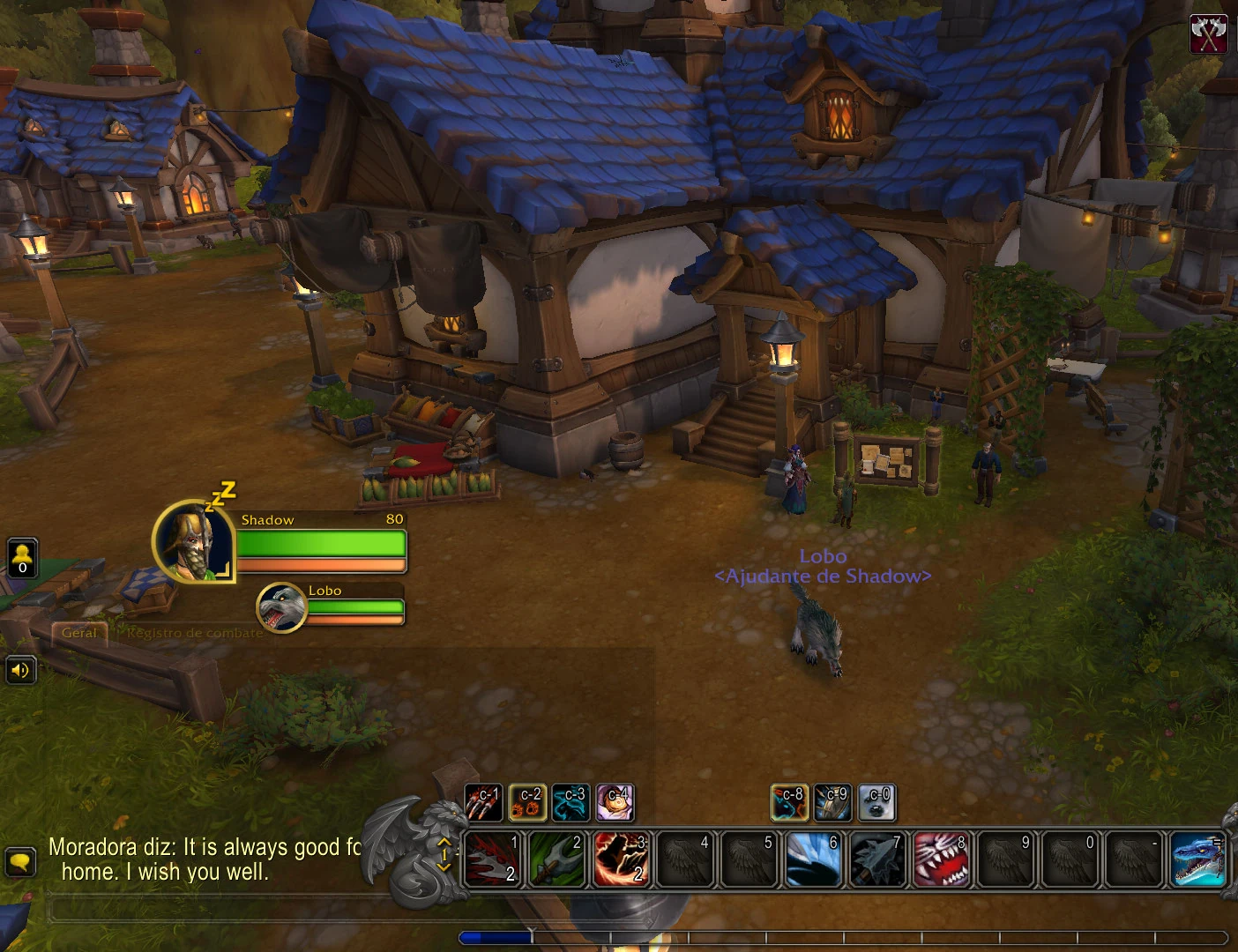Set pet stance with the c-0 icon
This screenshot has width=1238, height=952.
(876, 802)
